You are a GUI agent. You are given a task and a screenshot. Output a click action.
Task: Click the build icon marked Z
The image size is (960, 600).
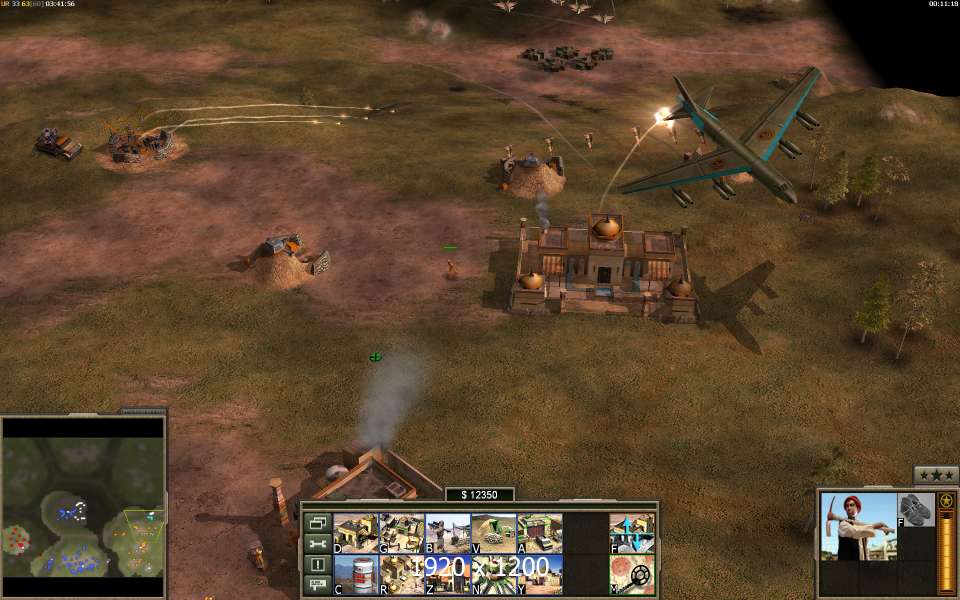[x=447, y=575]
